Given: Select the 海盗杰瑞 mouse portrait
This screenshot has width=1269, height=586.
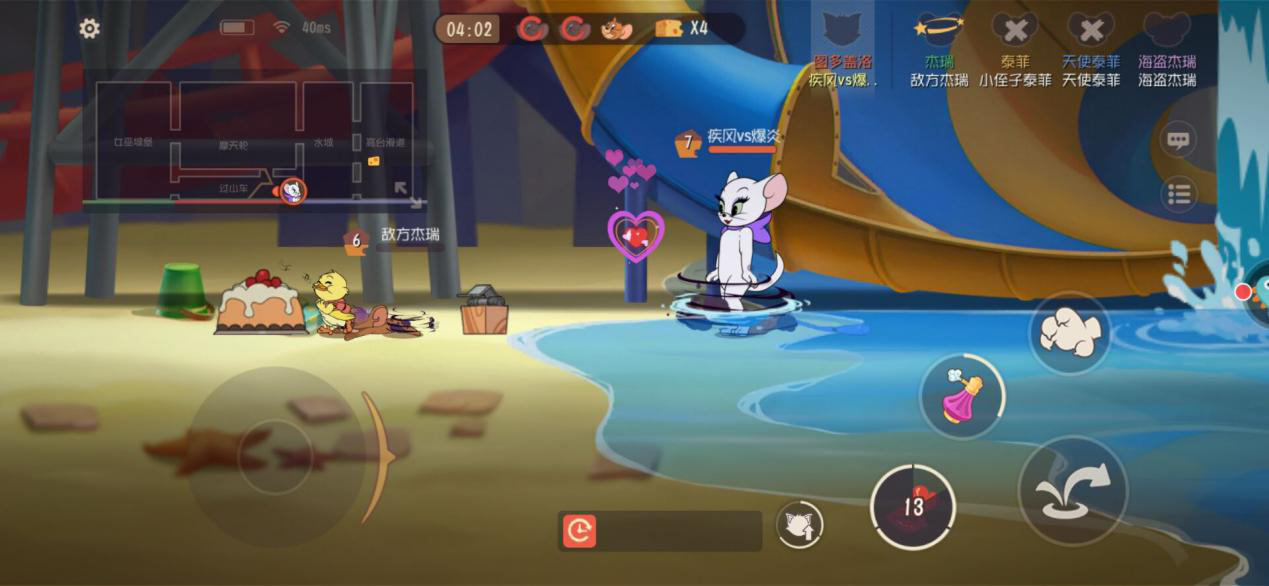Looking at the screenshot, I should point(1167,30).
